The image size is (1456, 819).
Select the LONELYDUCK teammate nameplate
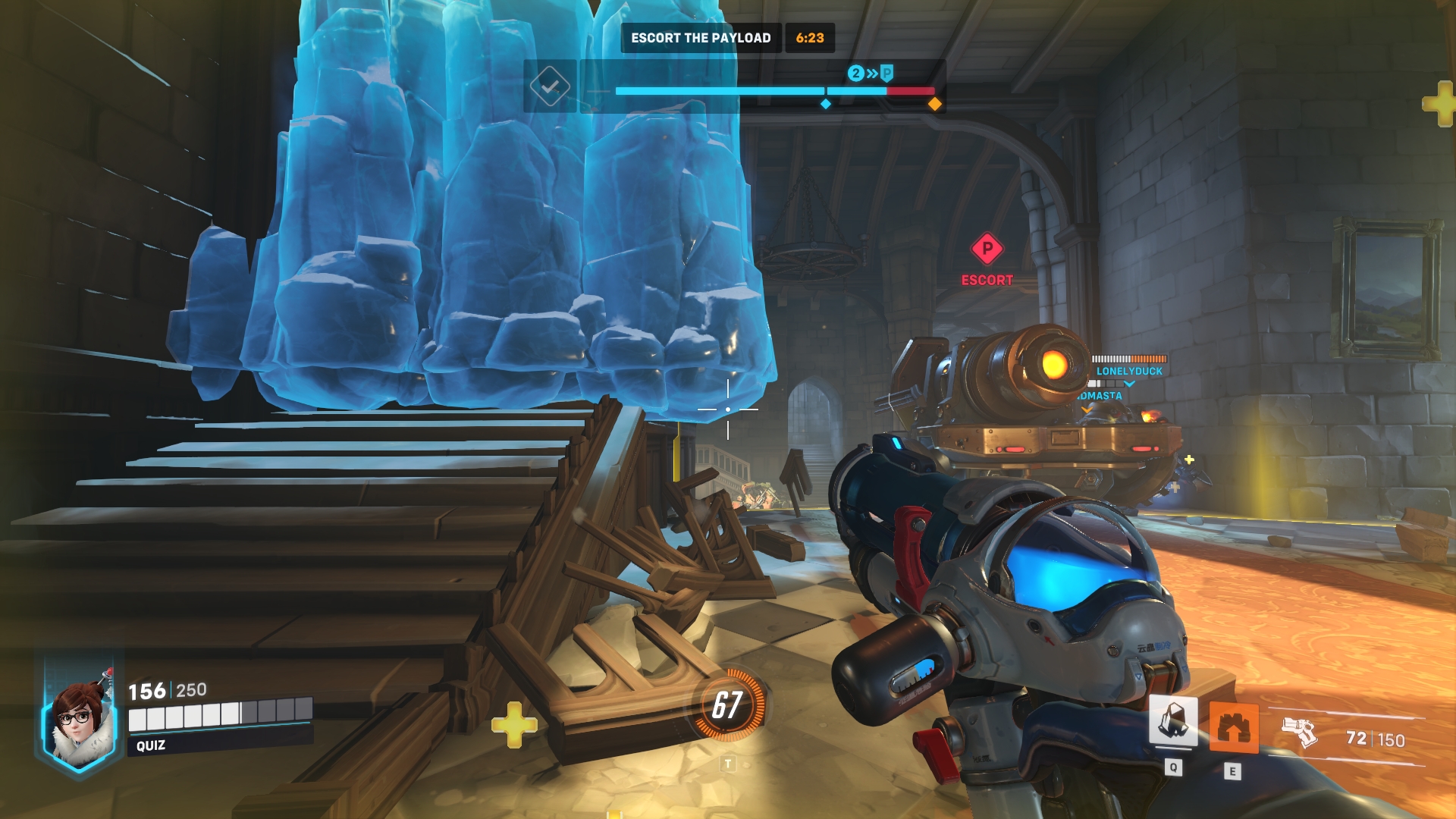coord(1128,371)
